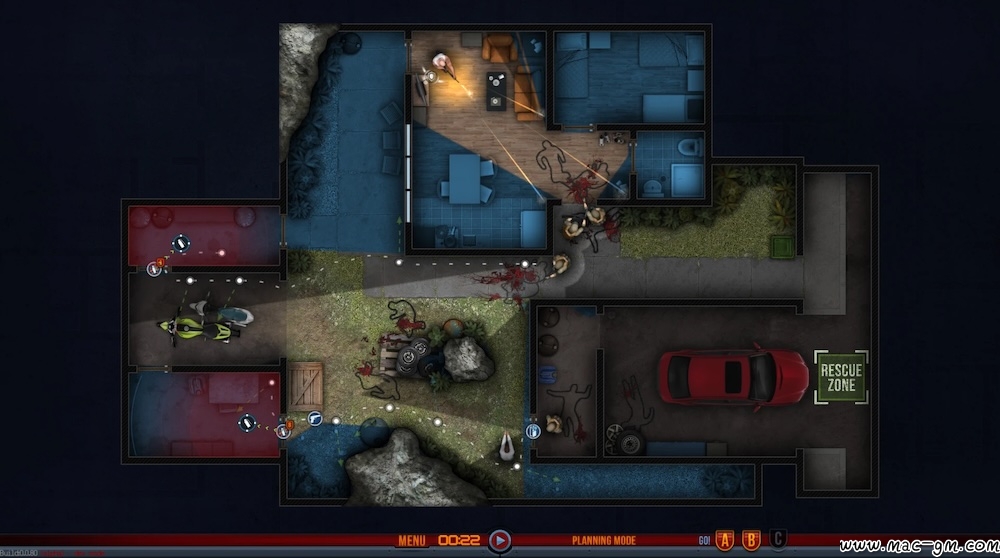Image resolution: width=1000 pixels, height=558 pixels.
Task: Trigger Go code B
Action: (752, 541)
